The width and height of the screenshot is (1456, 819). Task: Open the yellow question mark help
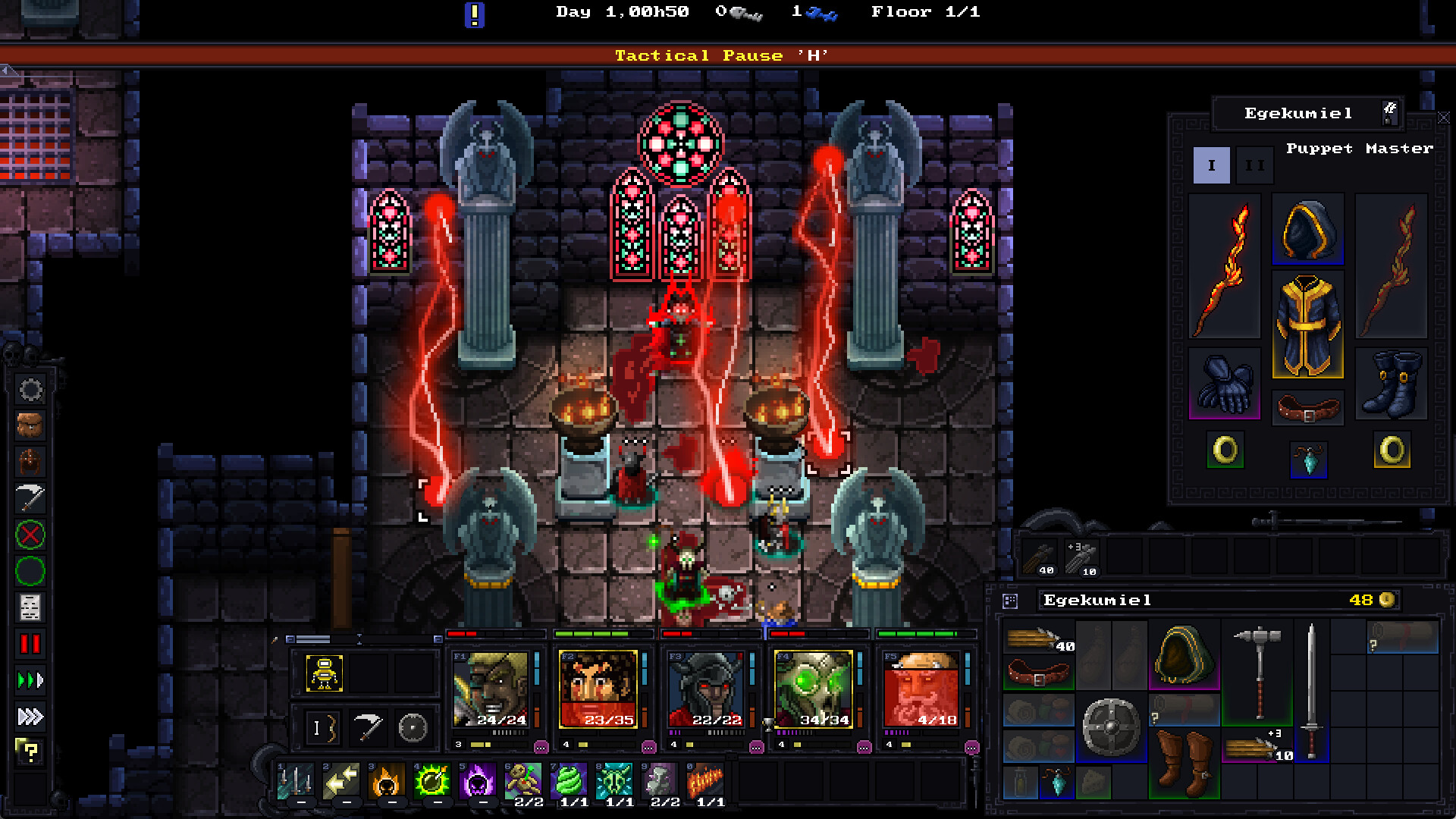pyautogui.click(x=30, y=752)
